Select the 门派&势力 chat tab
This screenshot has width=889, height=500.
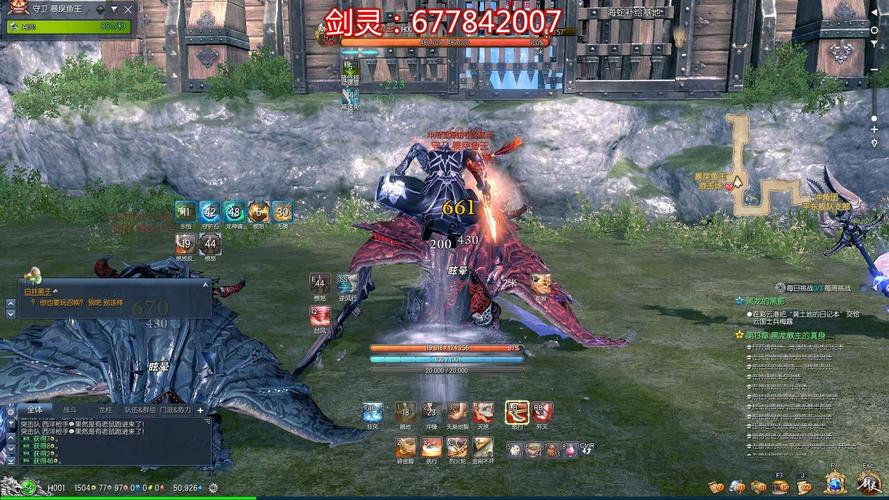[177, 409]
